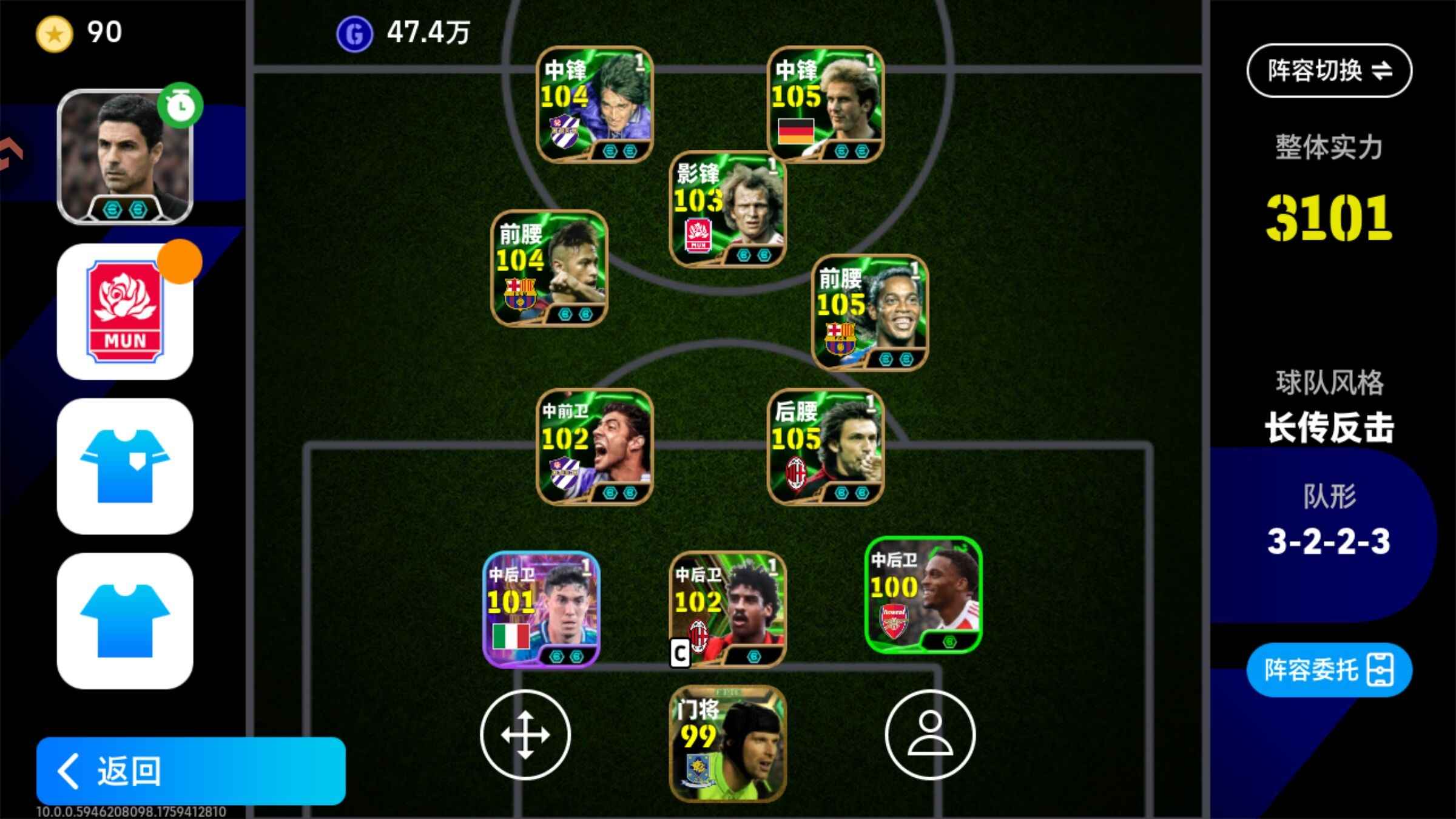Viewport: 1456px width, 819px height.
Task: Choose the 中后卫 100 Arsenal defender card
Action: tap(923, 595)
